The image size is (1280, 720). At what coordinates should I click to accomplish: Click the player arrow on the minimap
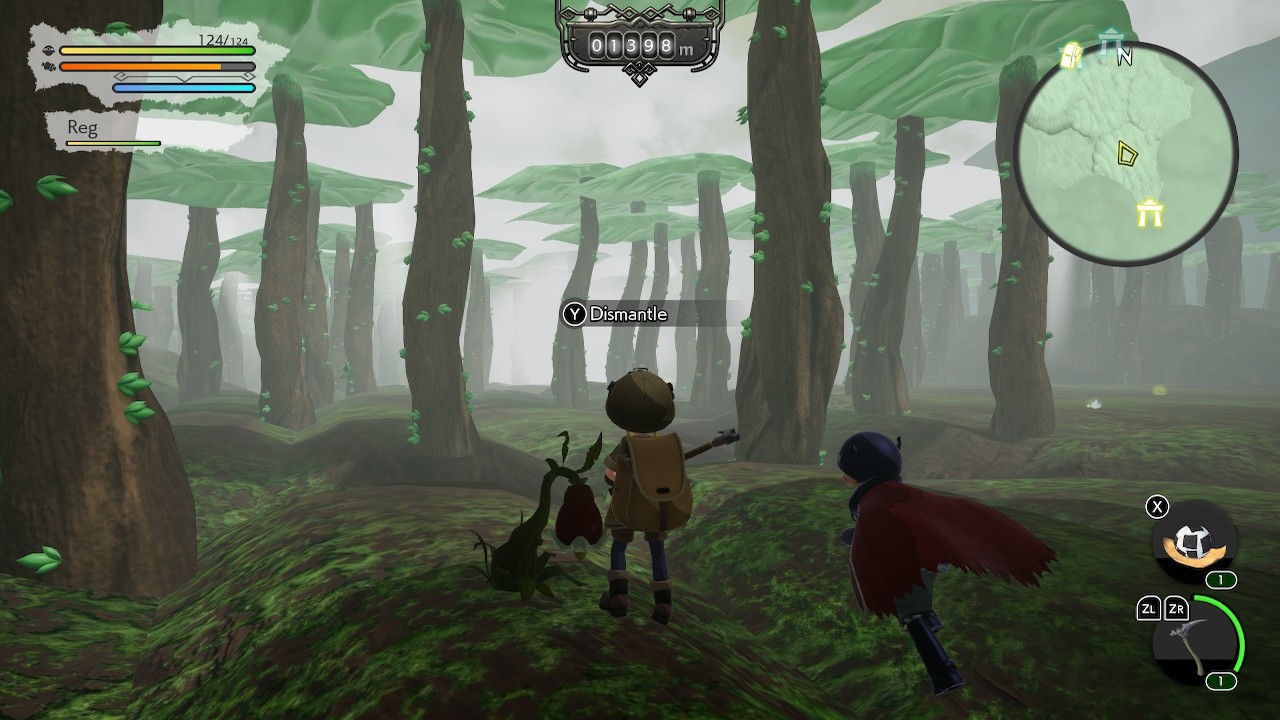(1127, 155)
